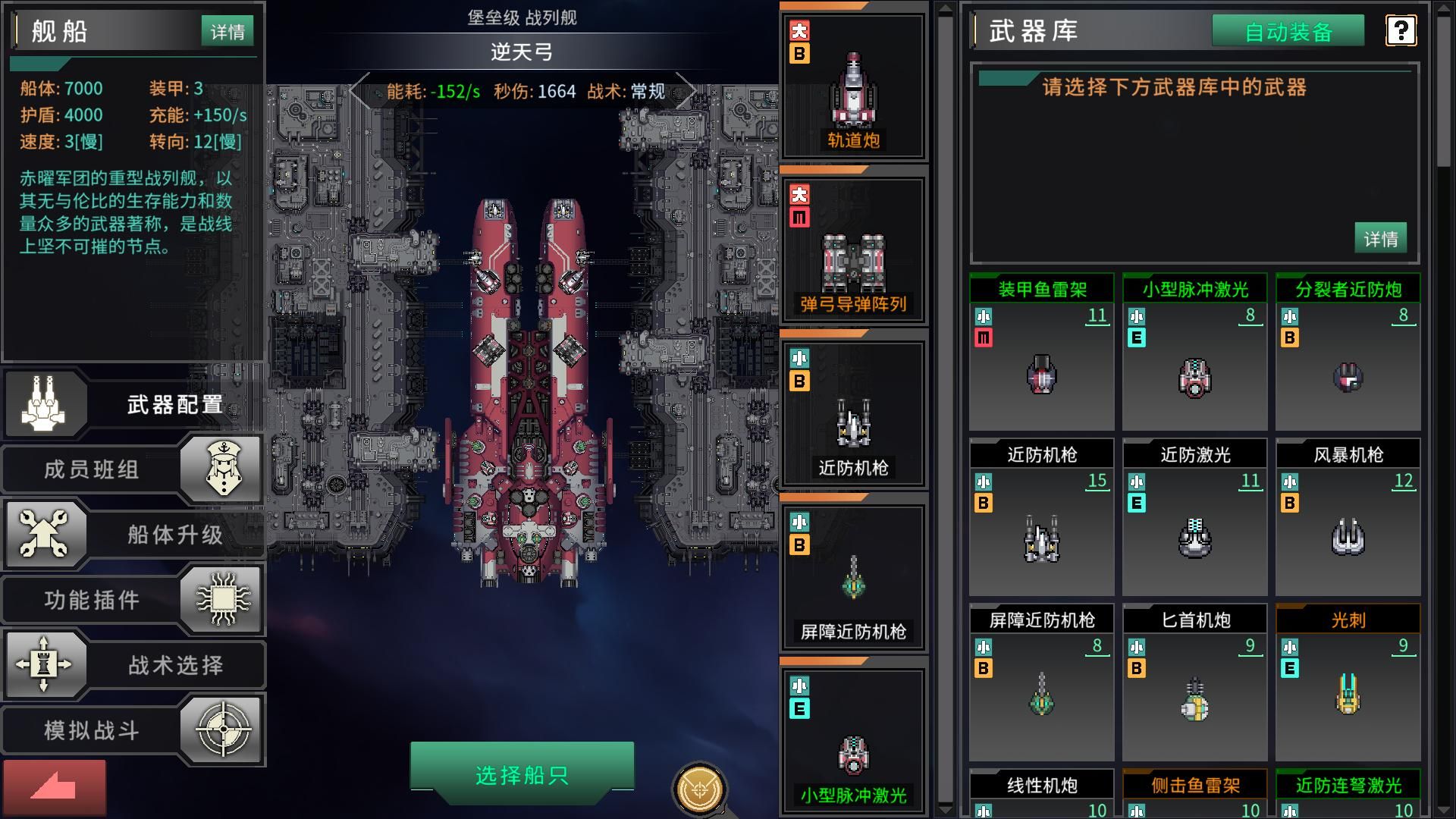Start the 模拟战斗 simulated battle
Viewport: 1456px width, 819px height.
tap(133, 730)
